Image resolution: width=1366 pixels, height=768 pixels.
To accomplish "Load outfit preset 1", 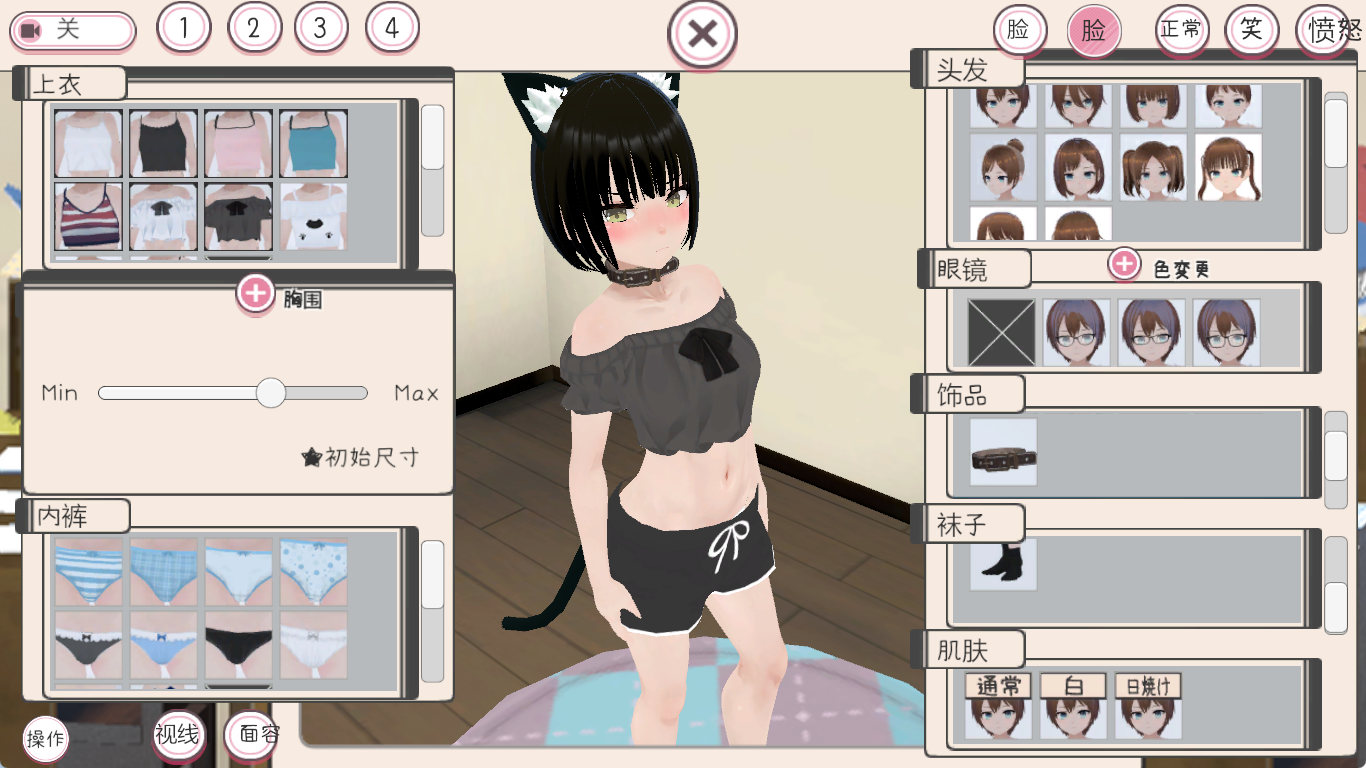I will [182, 28].
